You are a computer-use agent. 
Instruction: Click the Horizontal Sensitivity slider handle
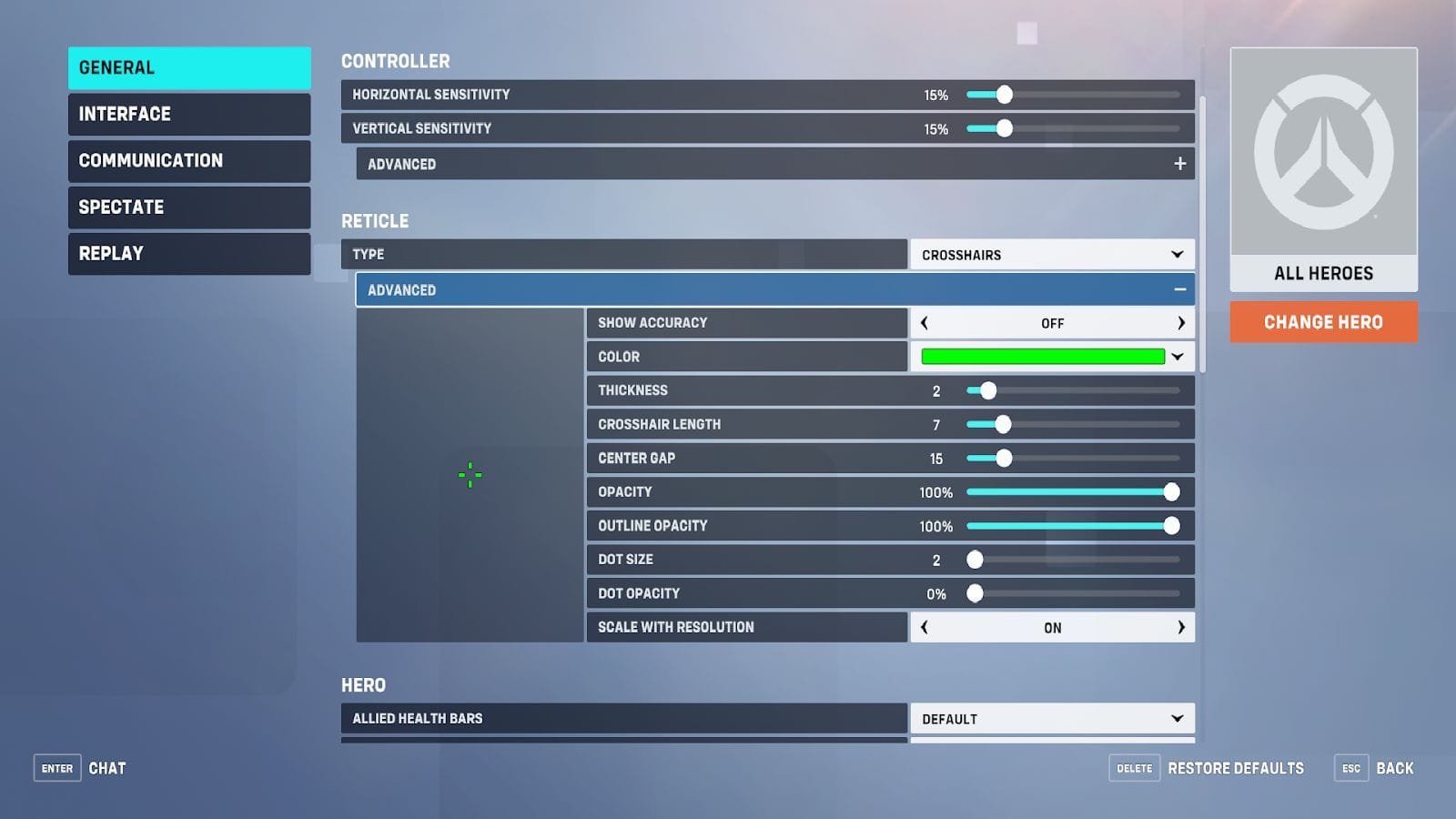[1004, 94]
